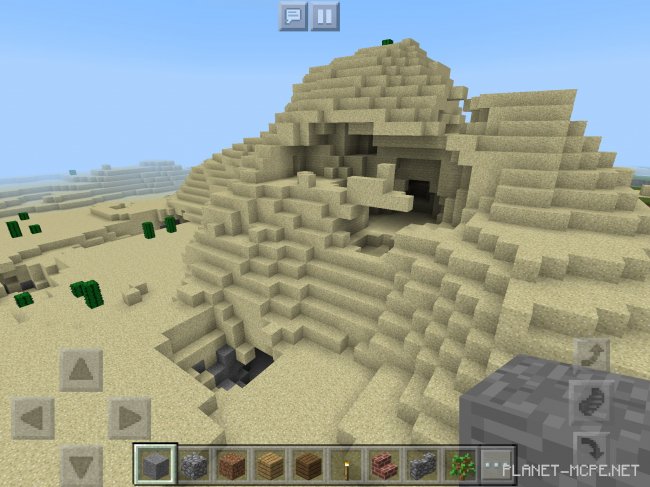This screenshot has width=650, height=487.
Task: Strafe right with the right arrow
Action: click(x=129, y=418)
